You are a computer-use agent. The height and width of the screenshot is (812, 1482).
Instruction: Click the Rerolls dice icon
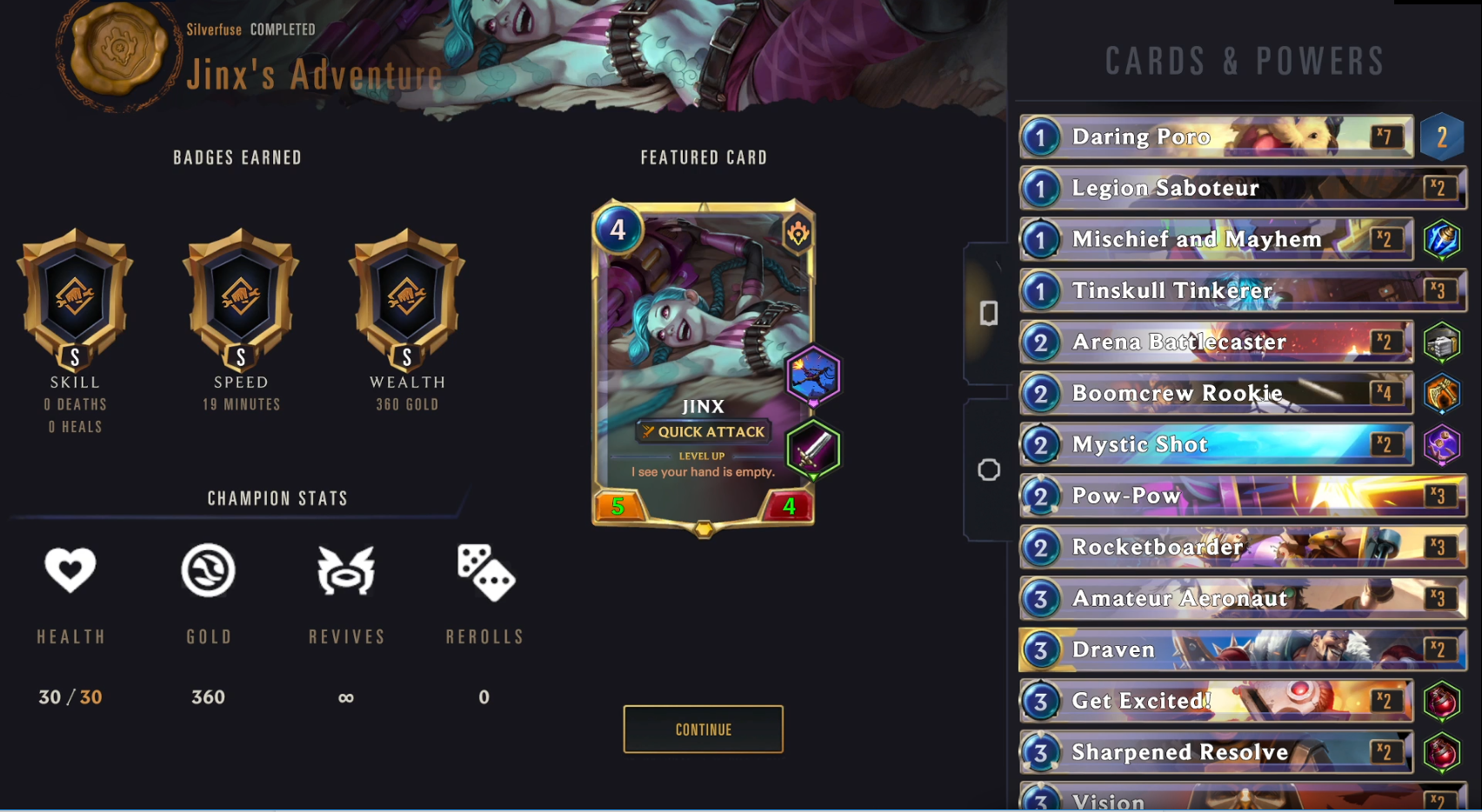(x=484, y=571)
